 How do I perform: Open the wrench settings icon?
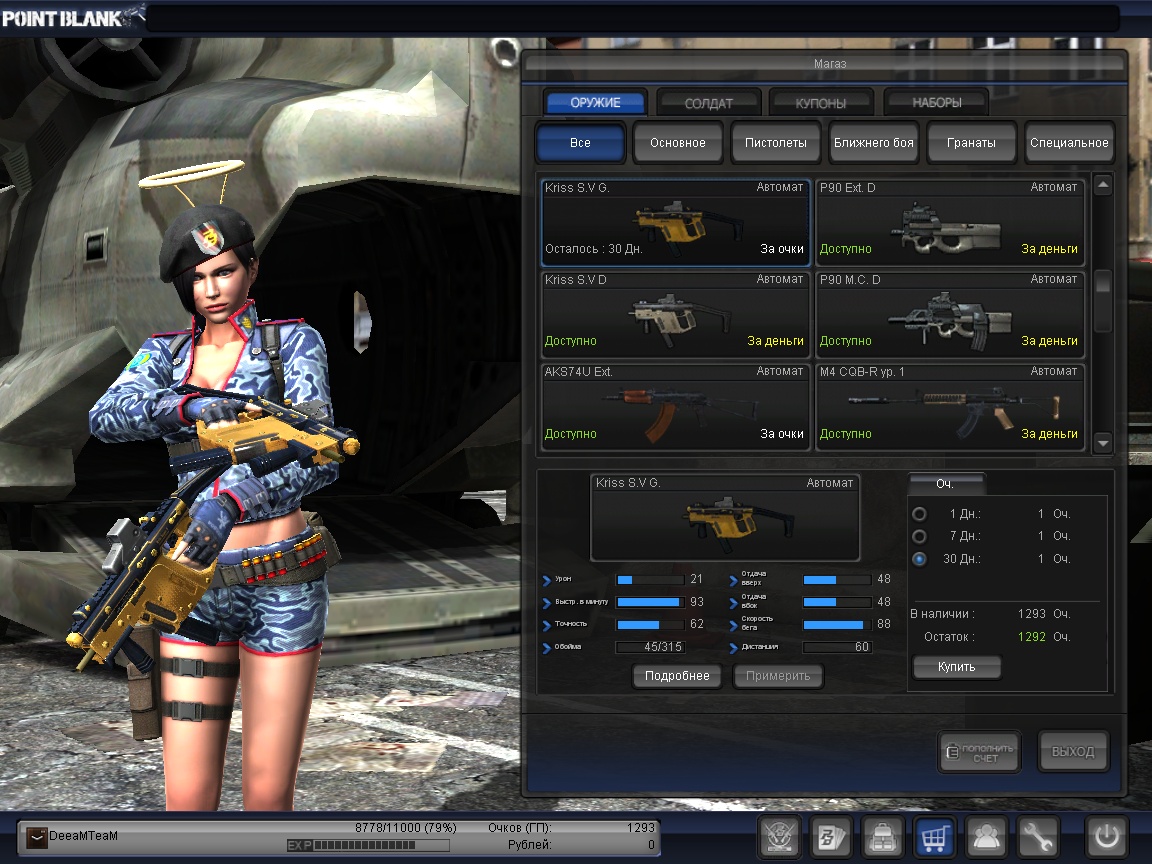(1038, 837)
